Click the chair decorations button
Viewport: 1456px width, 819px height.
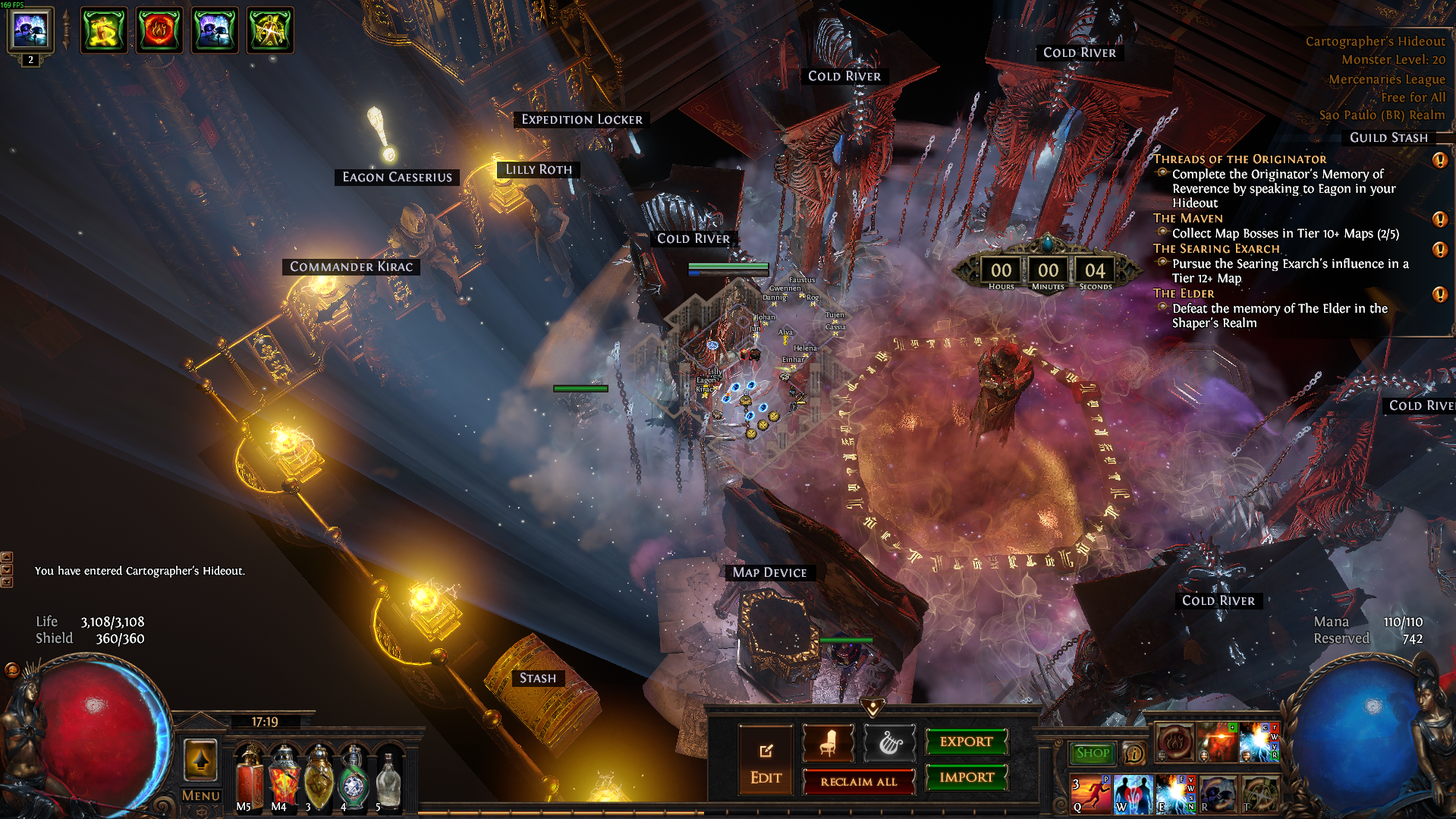point(828,742)
